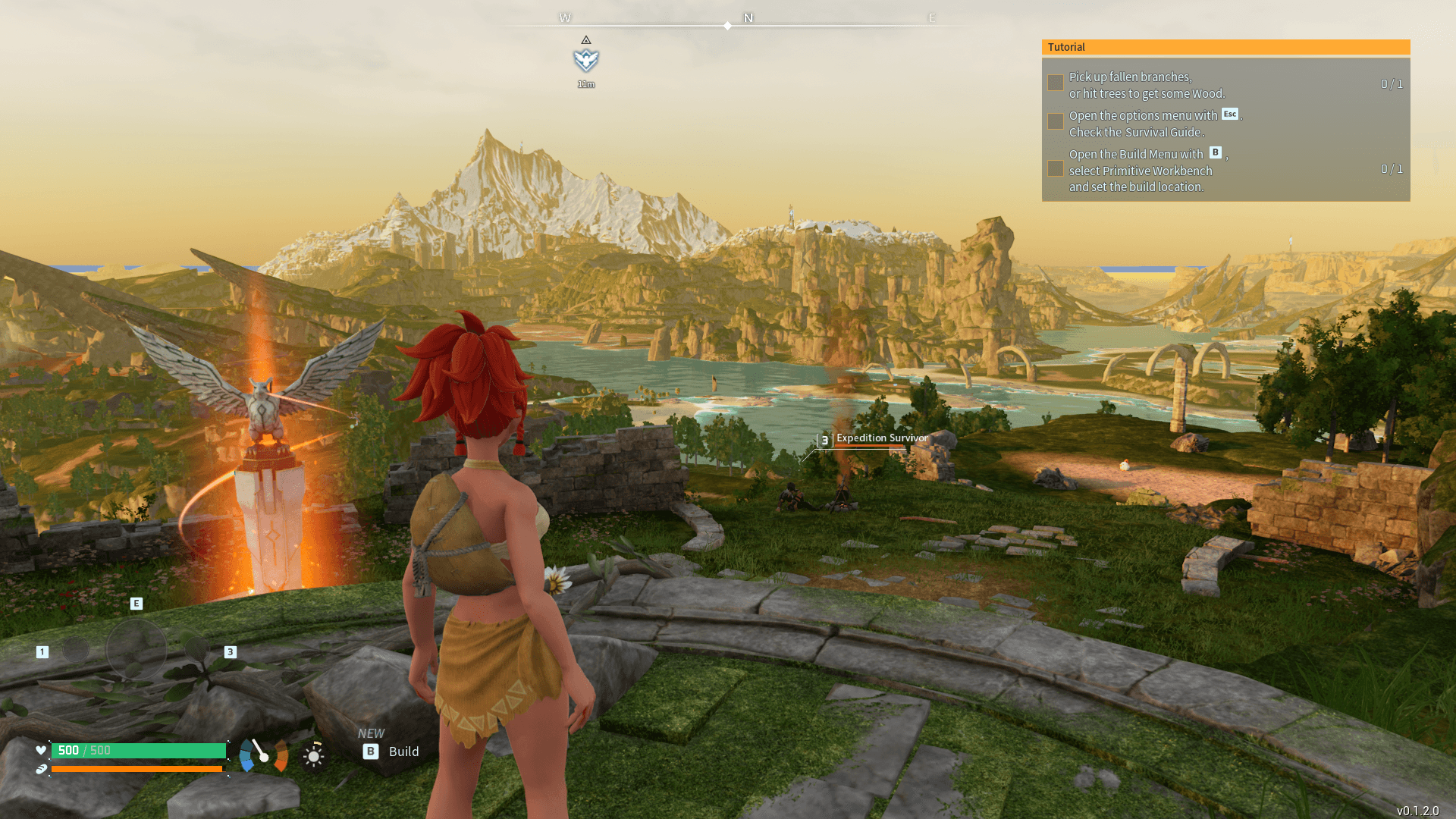Image resolution: width=1456 pixels, height=819 pixels.
Task: Click the hotkey slot 1 key icon
Action: pyautogui.click(x=42, y=651)
